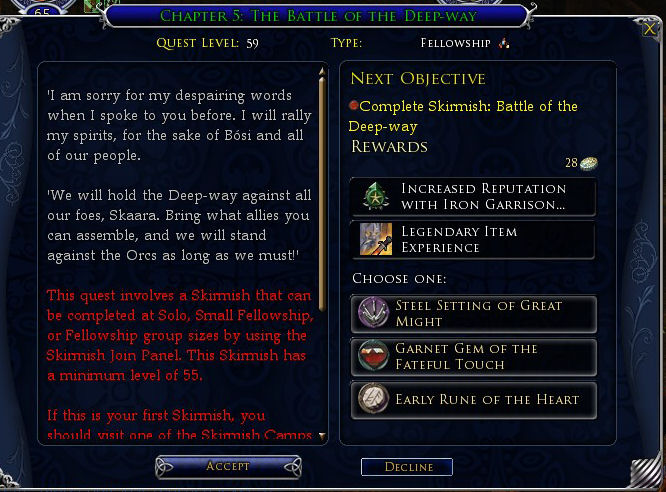The image size is (666, 492).
Task: Accept the Battle of the Deep-way quest
Action: (x=228, y=466)
